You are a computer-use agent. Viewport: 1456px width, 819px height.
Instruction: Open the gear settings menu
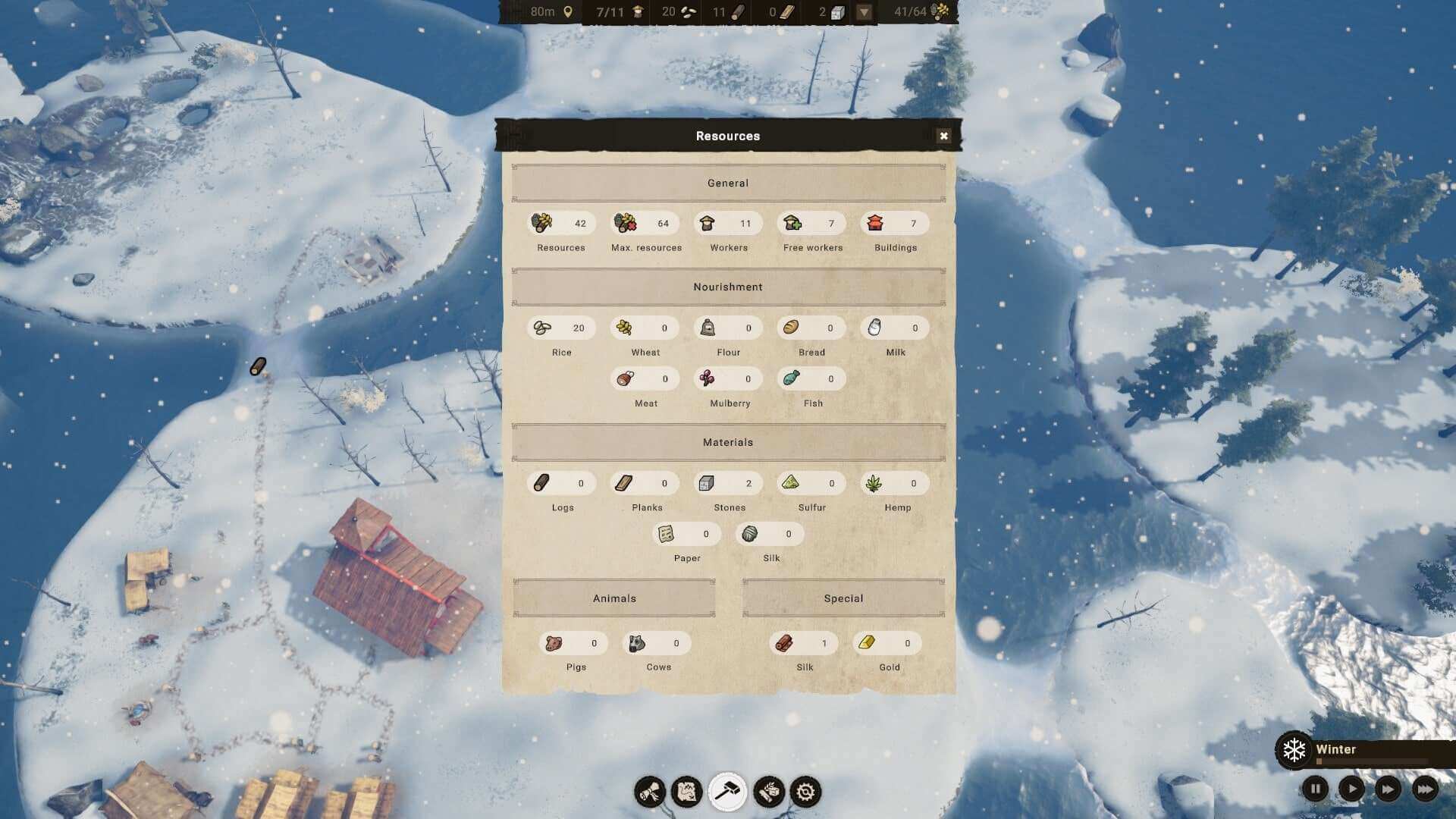click(x=805, y=792)
